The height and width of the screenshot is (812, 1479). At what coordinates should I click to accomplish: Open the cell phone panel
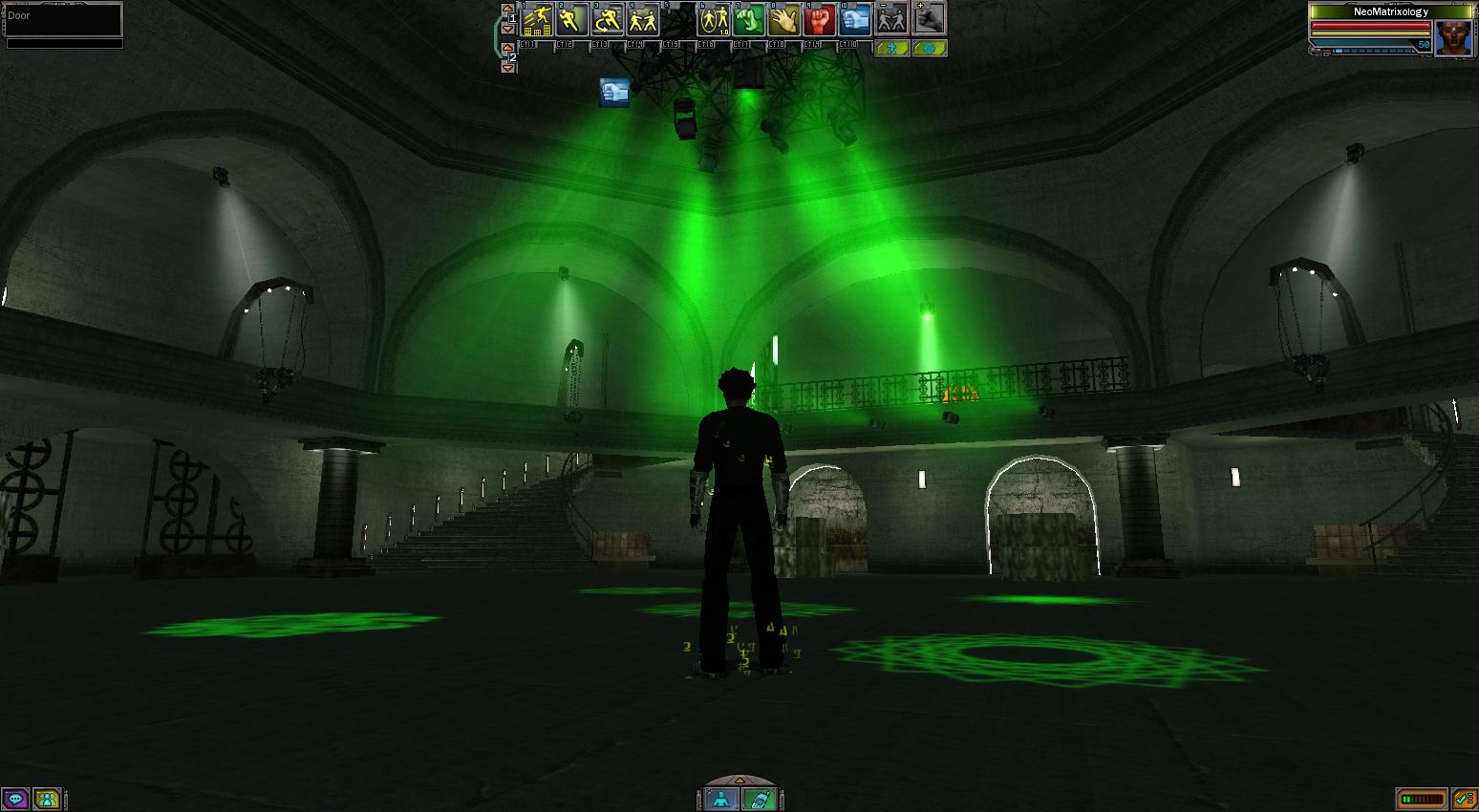coord(759,799)
